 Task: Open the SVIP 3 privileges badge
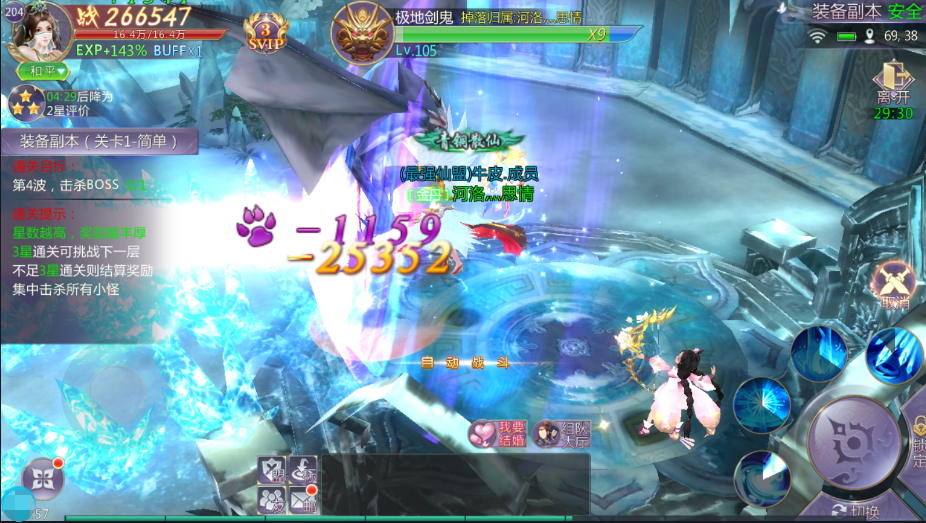(266, 33)
